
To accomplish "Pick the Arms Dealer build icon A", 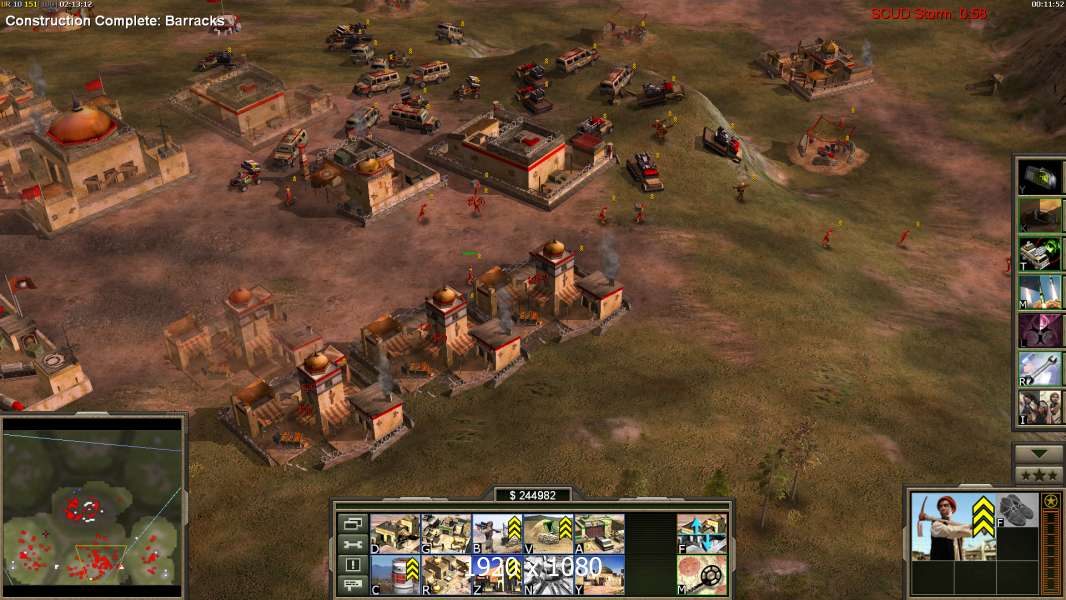I will pos(599,534).
